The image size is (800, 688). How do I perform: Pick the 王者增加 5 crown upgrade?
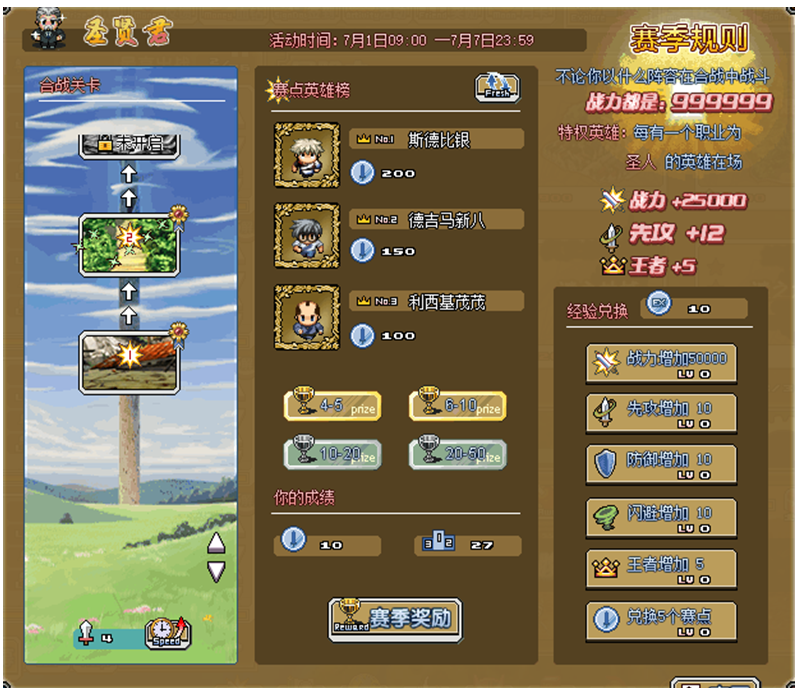[x=661, y=568]
